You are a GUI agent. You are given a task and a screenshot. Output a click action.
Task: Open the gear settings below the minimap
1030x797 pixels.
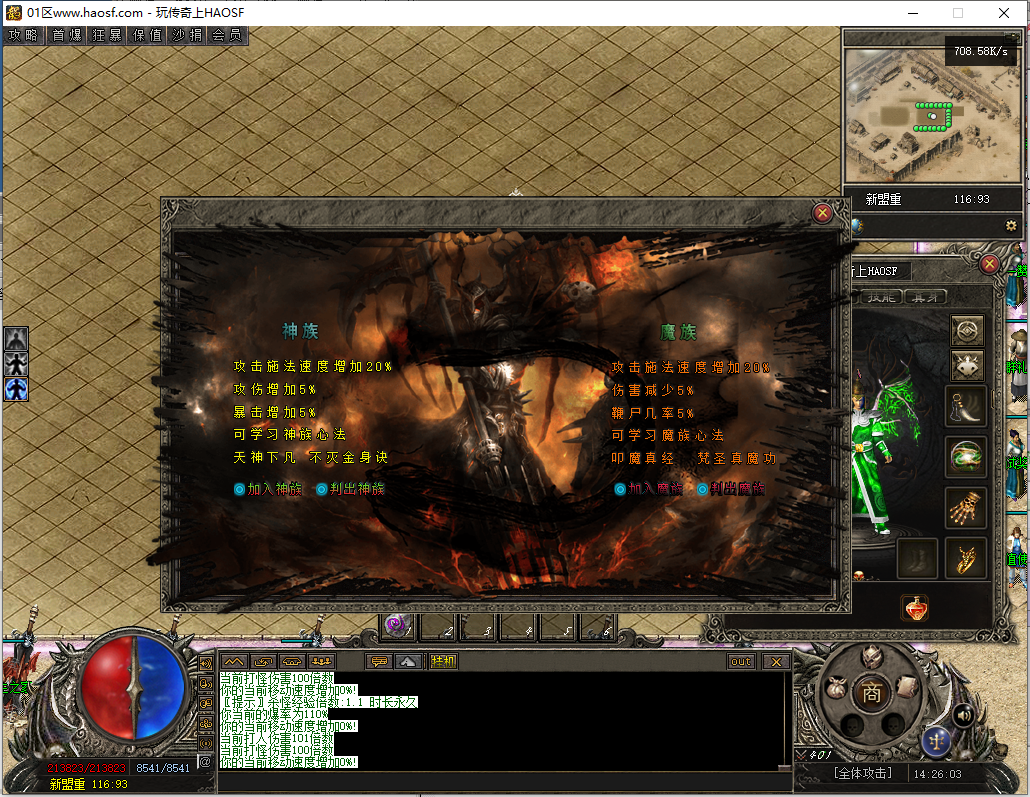1011,226
